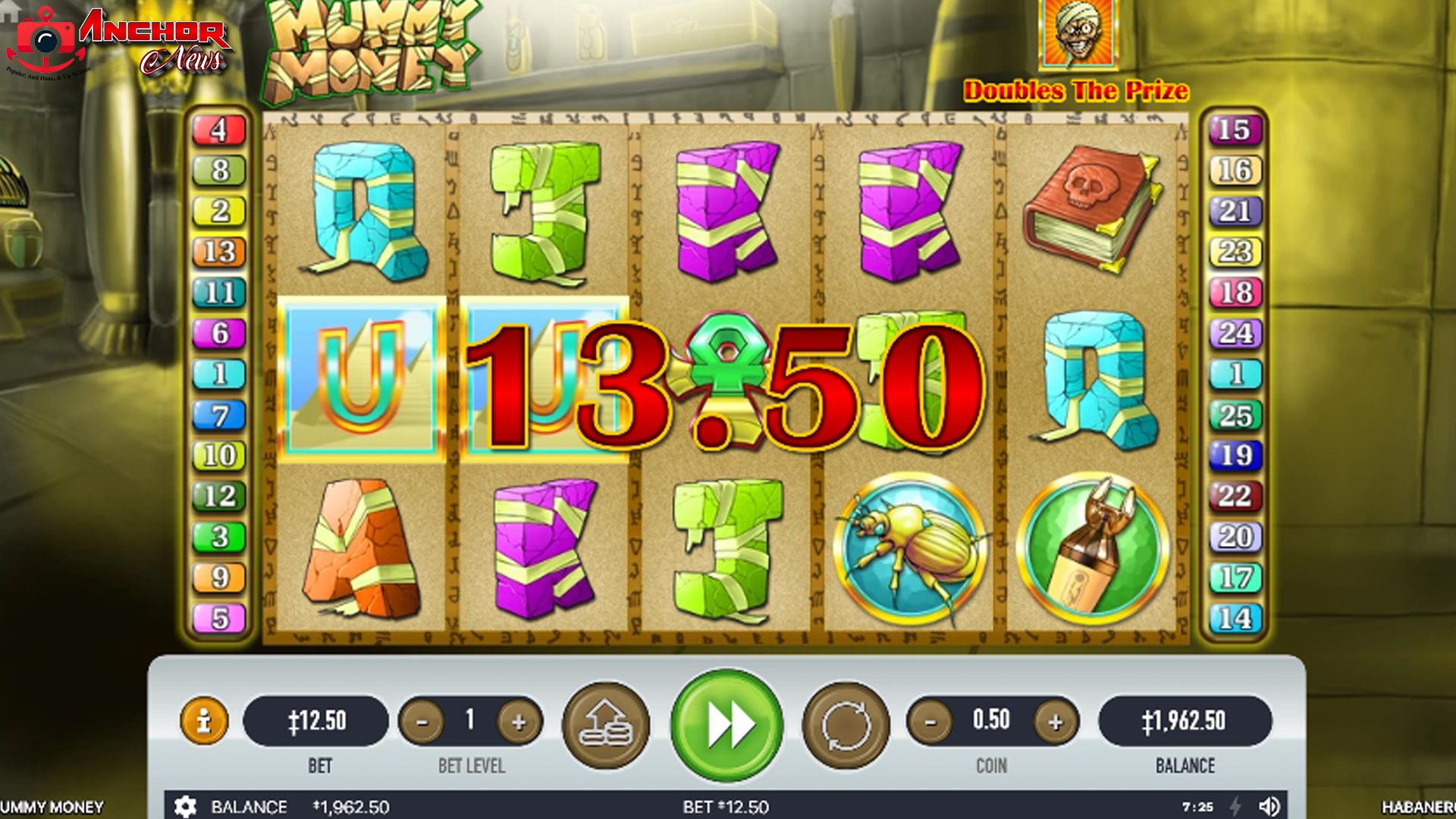
Task: Click the canopic jar symbol on reel five
Action: coord(1092,548)
